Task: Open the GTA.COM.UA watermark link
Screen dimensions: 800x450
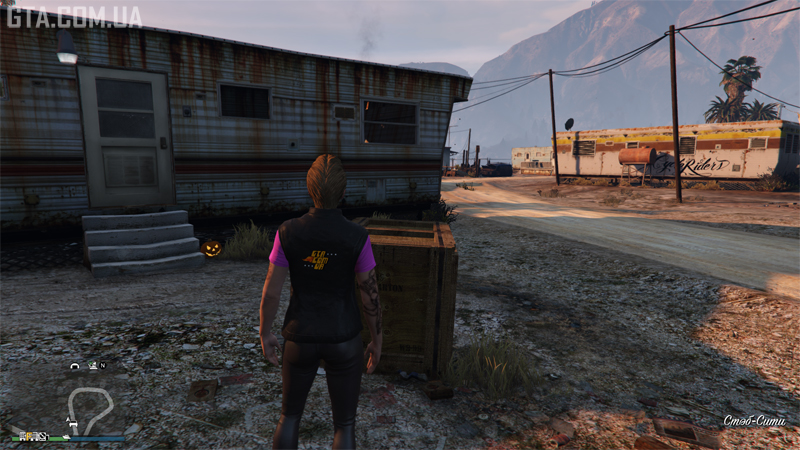Action: (73, 15)
